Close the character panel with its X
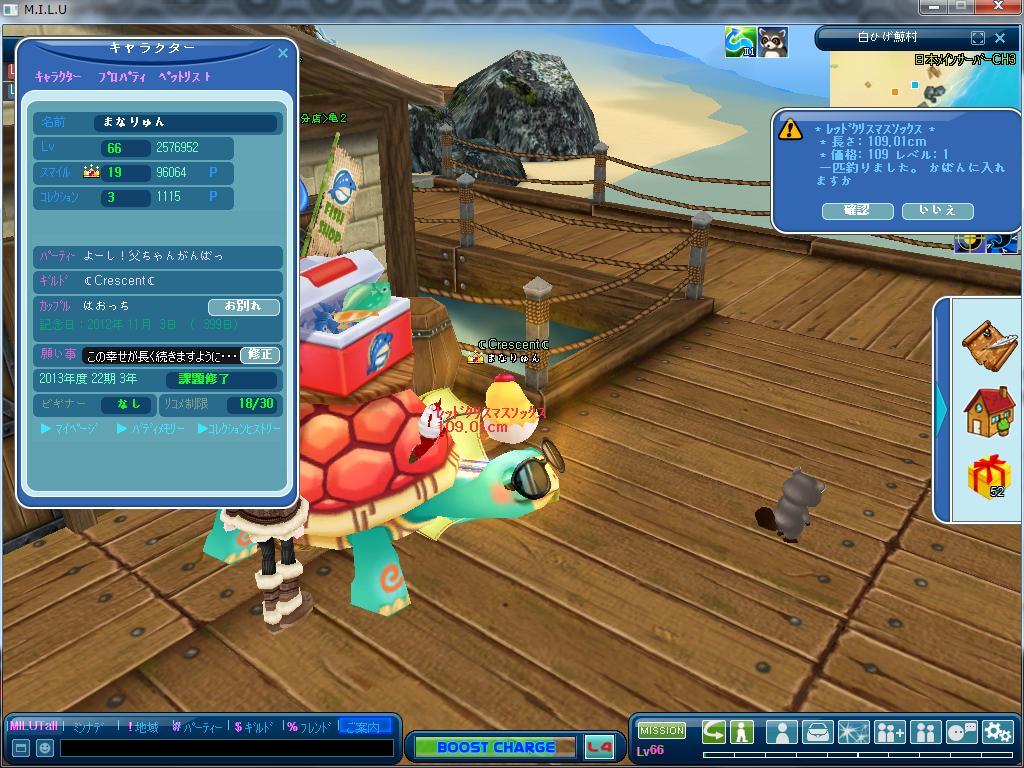 pos(282,53)
